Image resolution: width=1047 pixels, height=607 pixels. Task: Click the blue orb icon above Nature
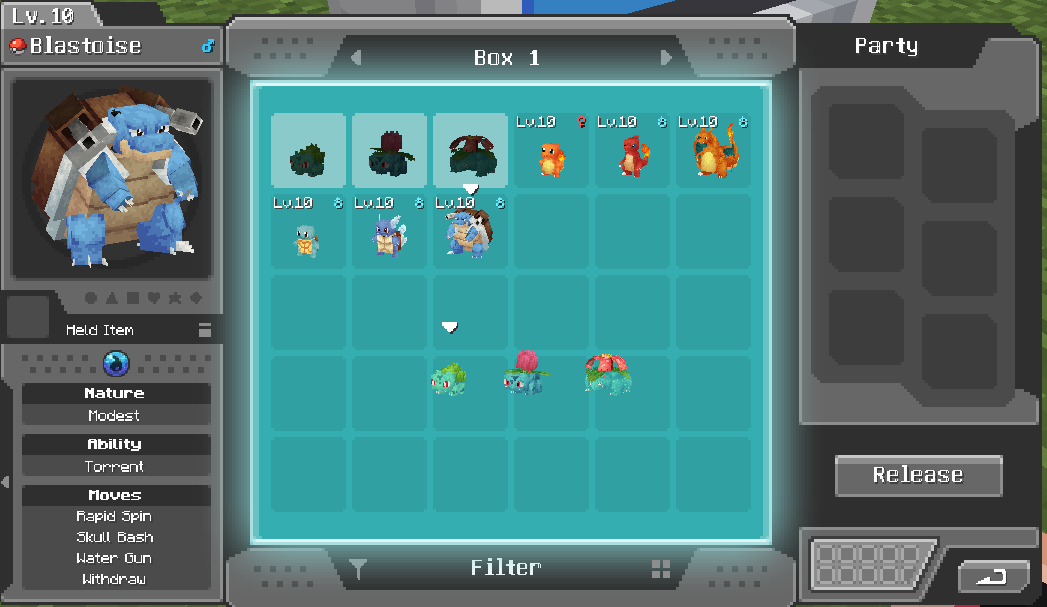(x=116, y=364)
